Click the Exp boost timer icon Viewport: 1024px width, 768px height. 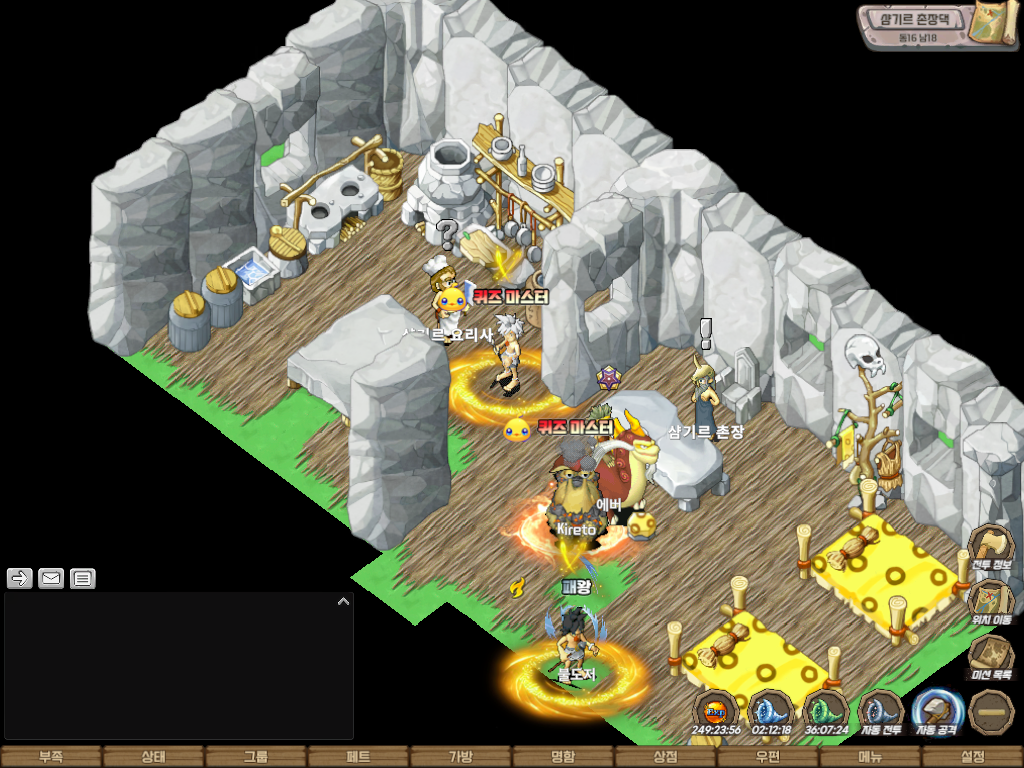tap(715, 712)
